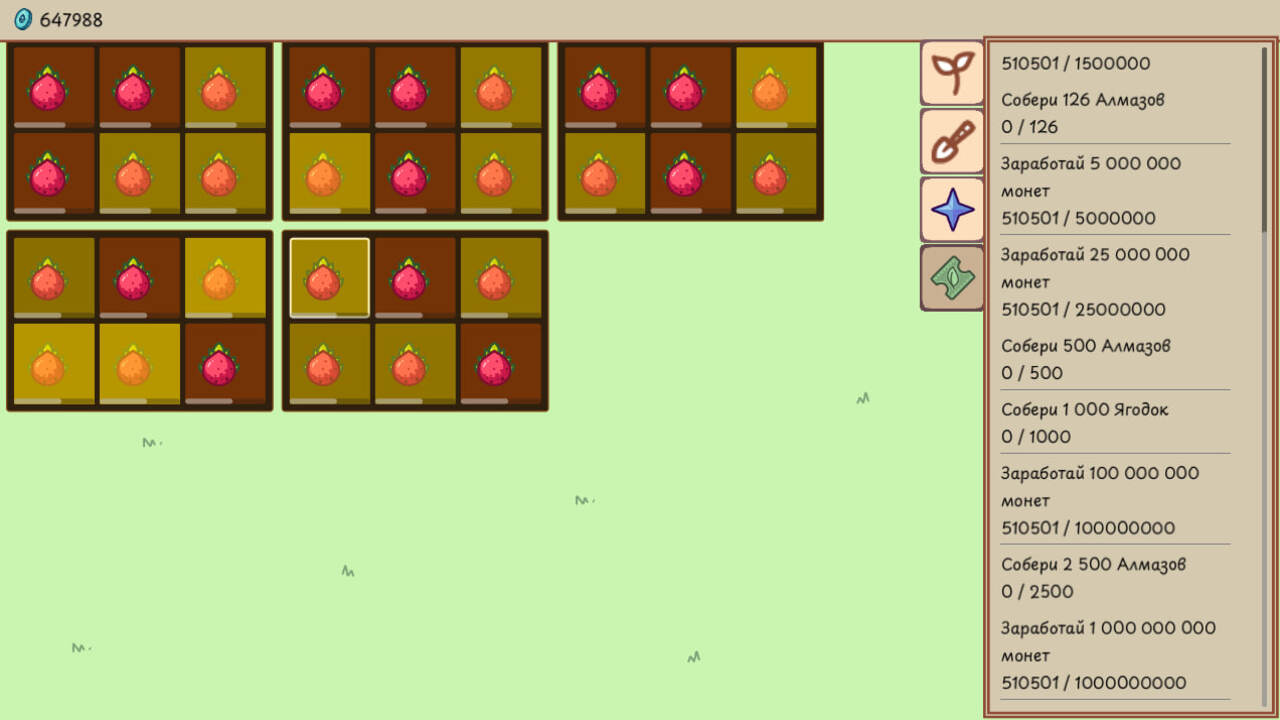Open the planting menu with the sprout icon

952,73
